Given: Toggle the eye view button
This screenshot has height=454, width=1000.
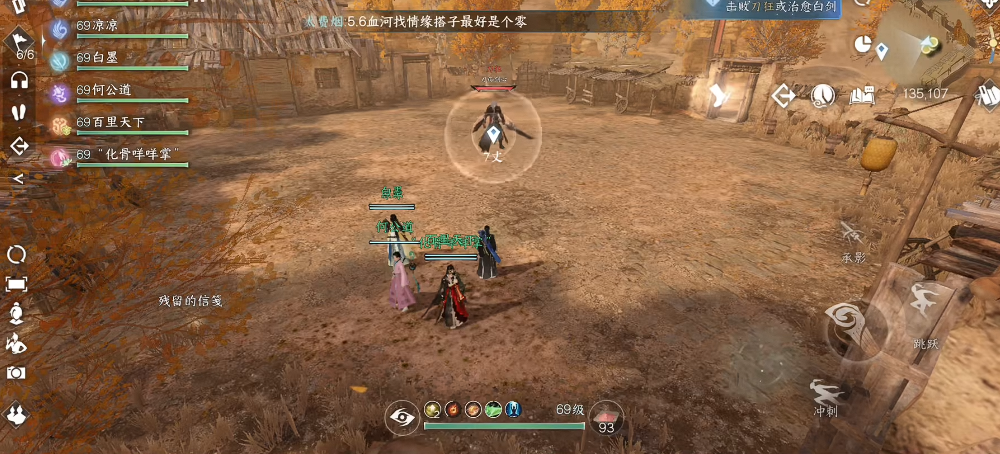Looking at the screenshot, I should [x=402, y=418].
